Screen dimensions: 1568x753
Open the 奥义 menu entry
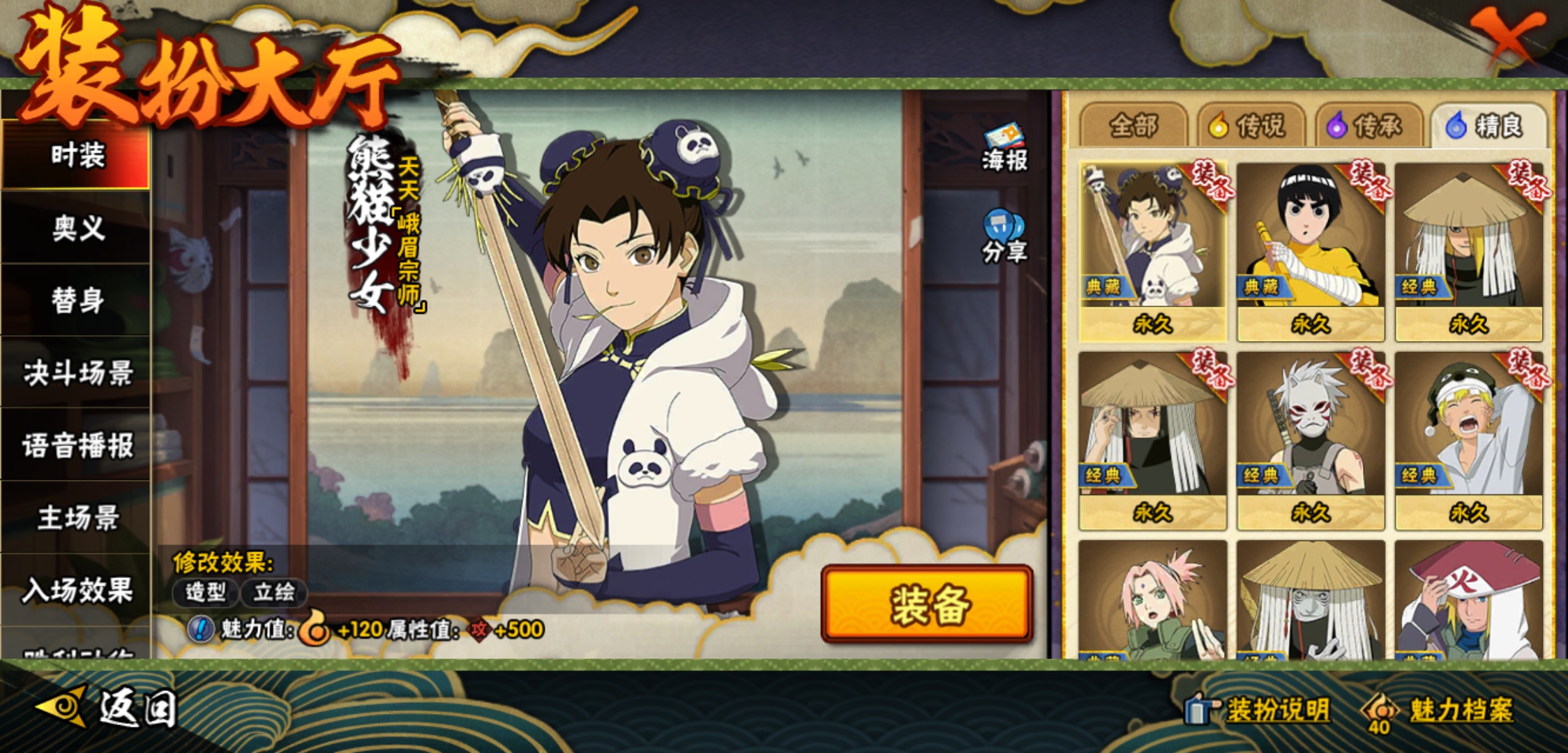click(x=77, y=228)
